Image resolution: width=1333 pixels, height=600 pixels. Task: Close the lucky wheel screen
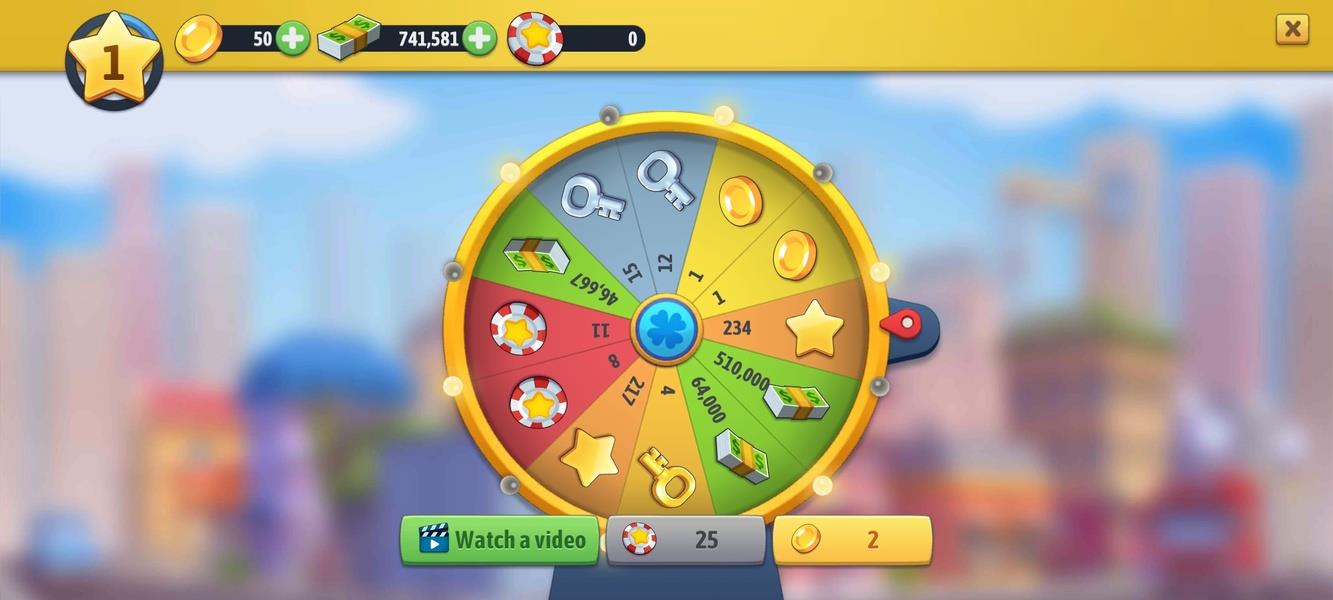[x=1292, y=29]
